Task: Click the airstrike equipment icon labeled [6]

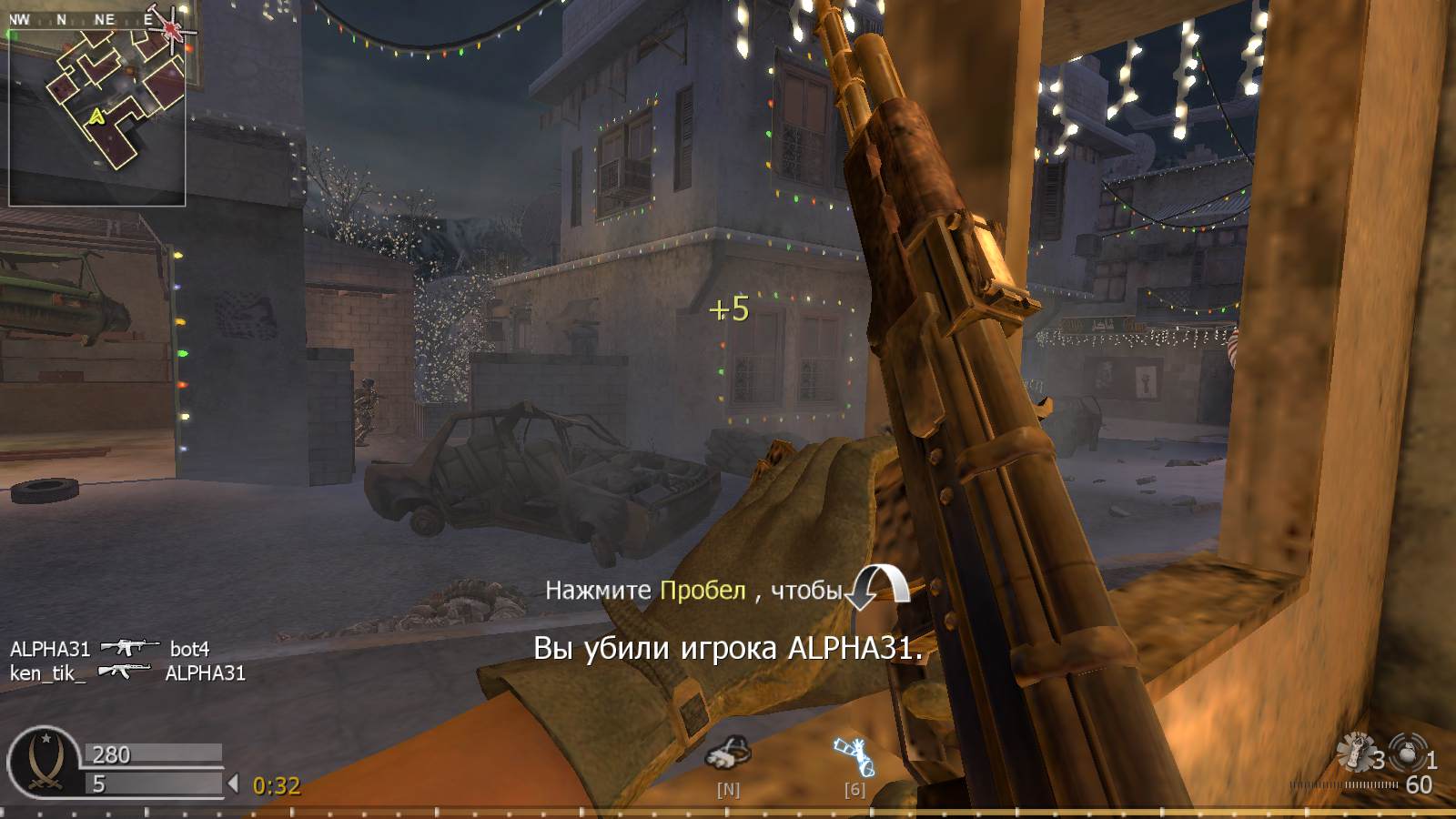Action: 854,755
